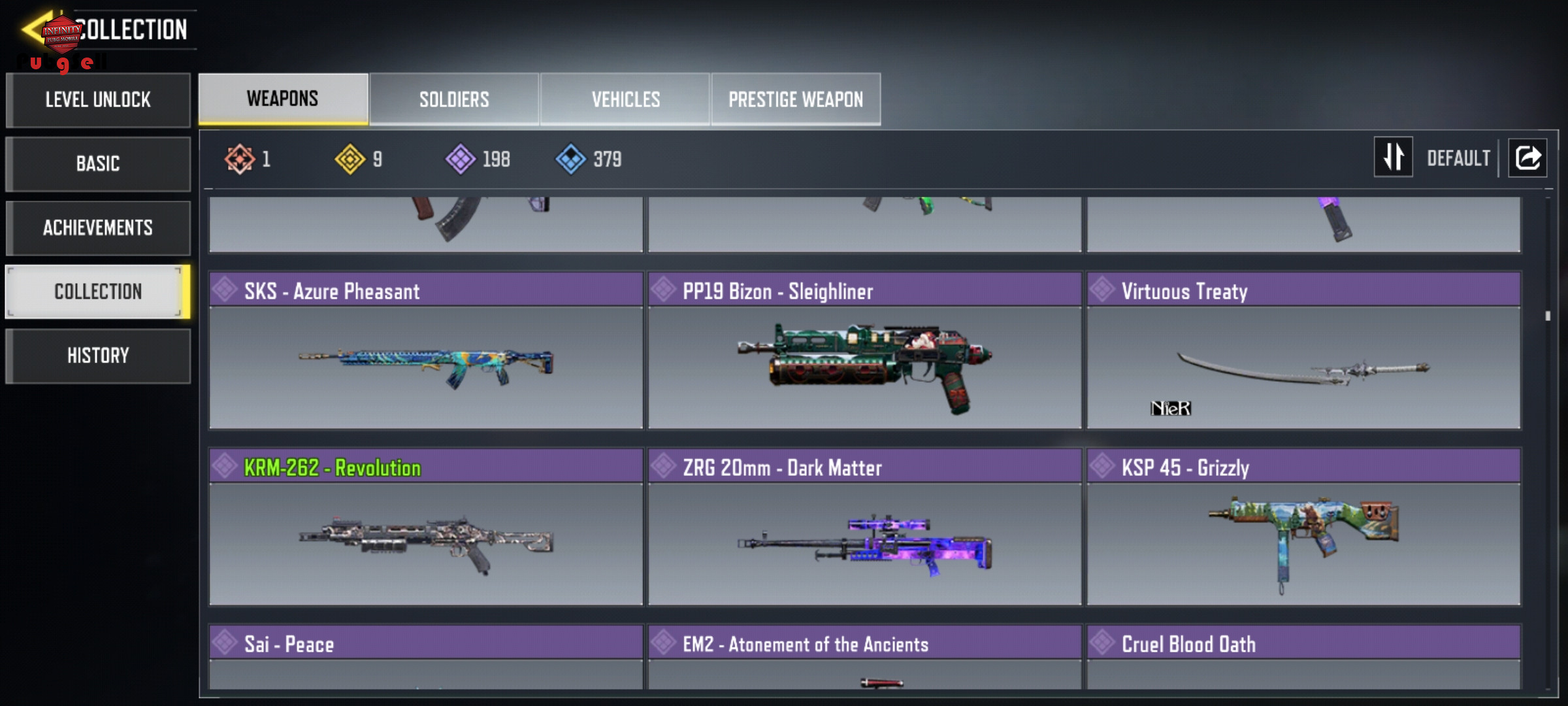1568x706 pixels.
Task: Toggle the Default sort order button
Action: coord(1393,157)
